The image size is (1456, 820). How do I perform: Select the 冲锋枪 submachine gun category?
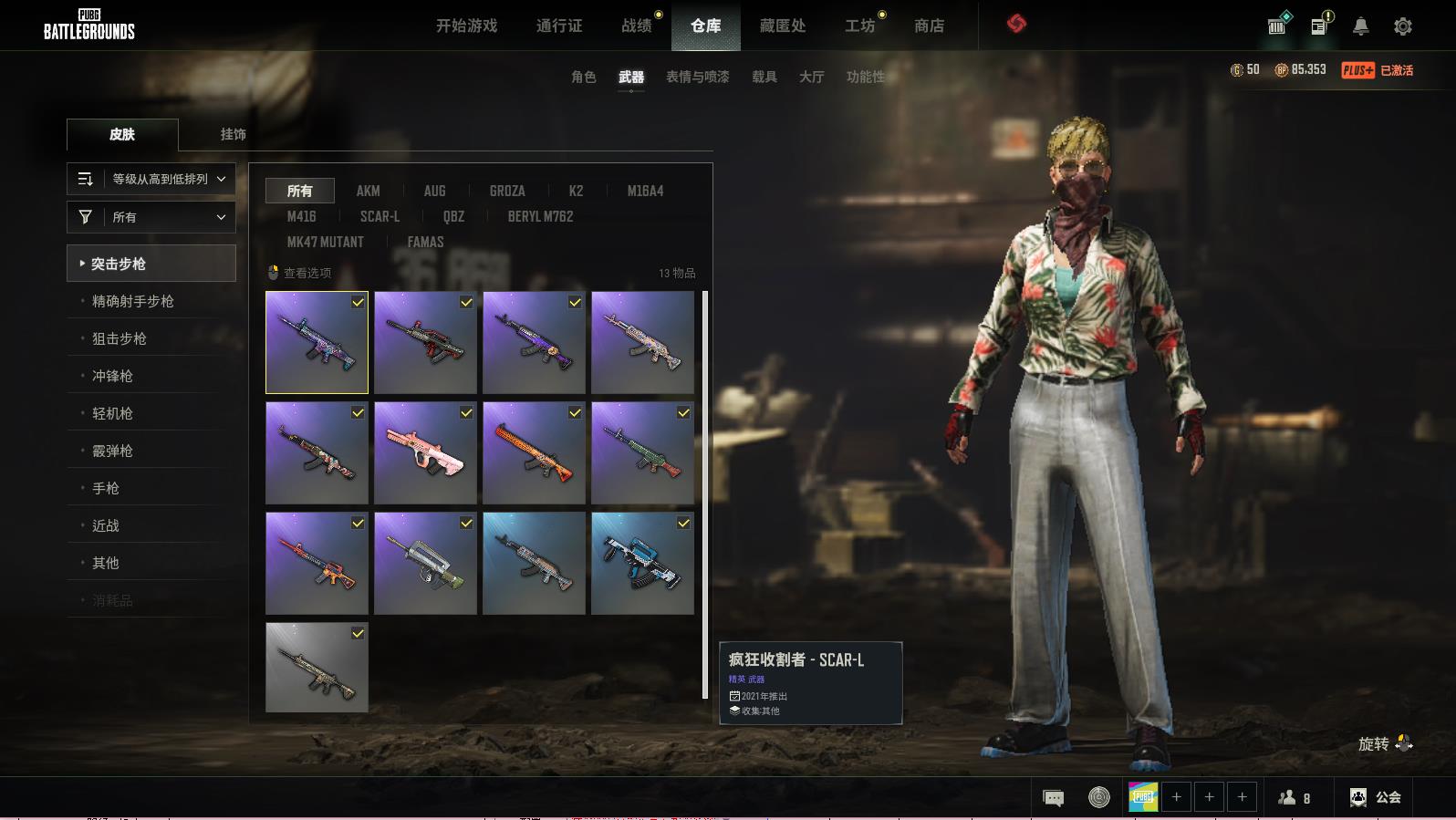pos(112,376)
